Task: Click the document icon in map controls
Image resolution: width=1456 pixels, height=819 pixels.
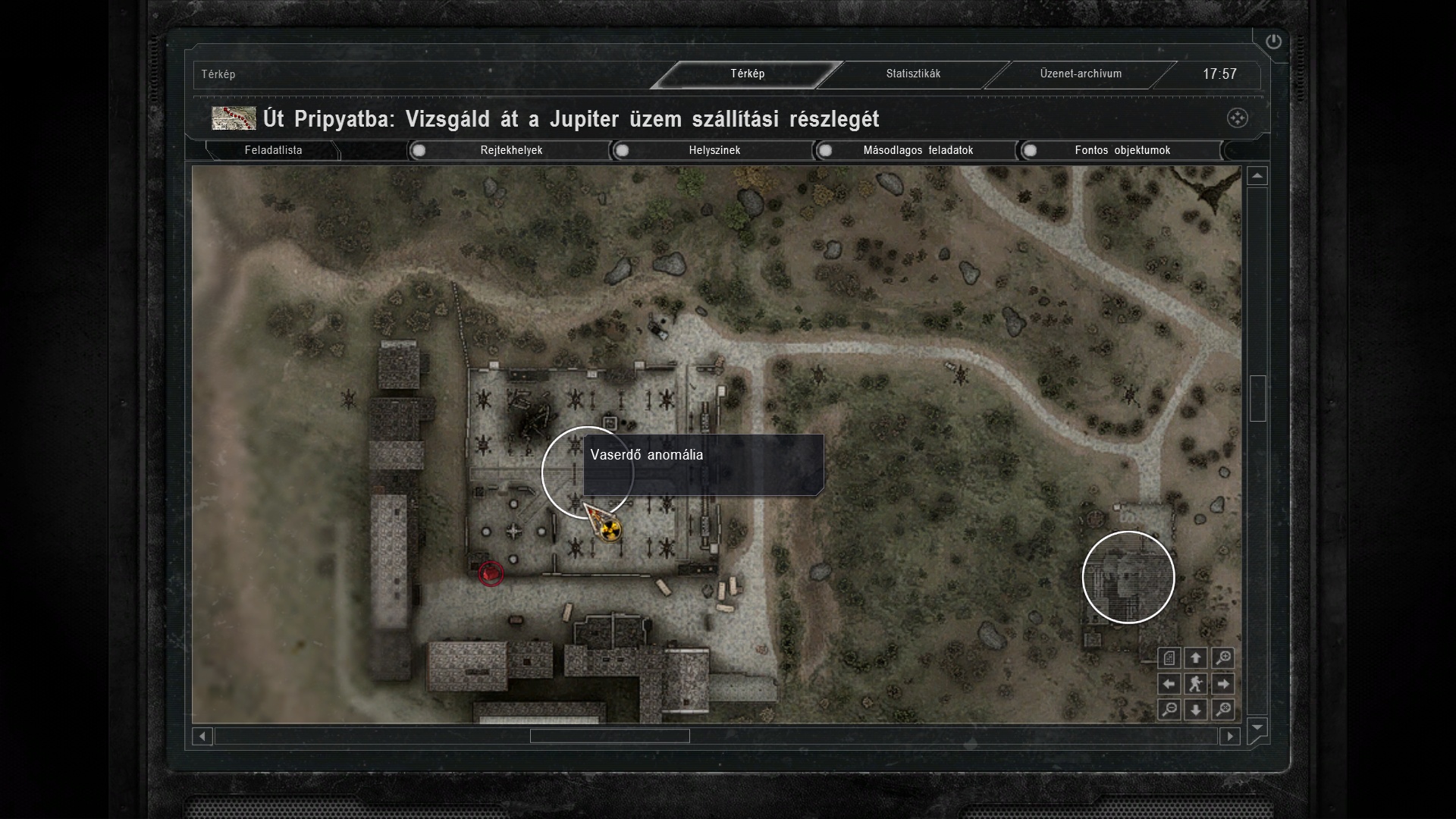Action: (x=1169, y=658)
